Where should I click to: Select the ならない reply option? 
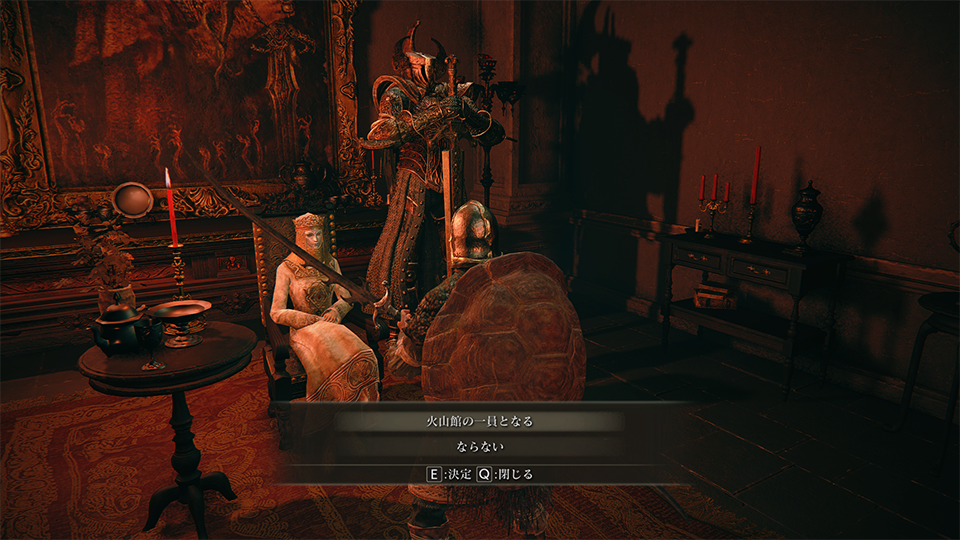coord(480,446)
